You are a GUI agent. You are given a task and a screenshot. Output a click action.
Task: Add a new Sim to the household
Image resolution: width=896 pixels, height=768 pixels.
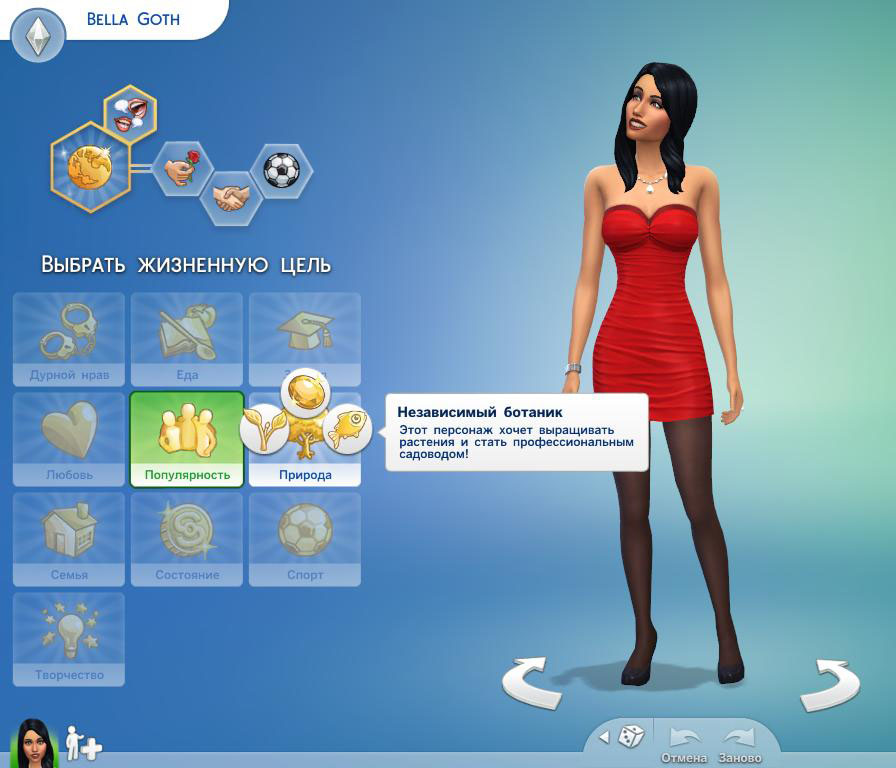[x=84, y=743]
